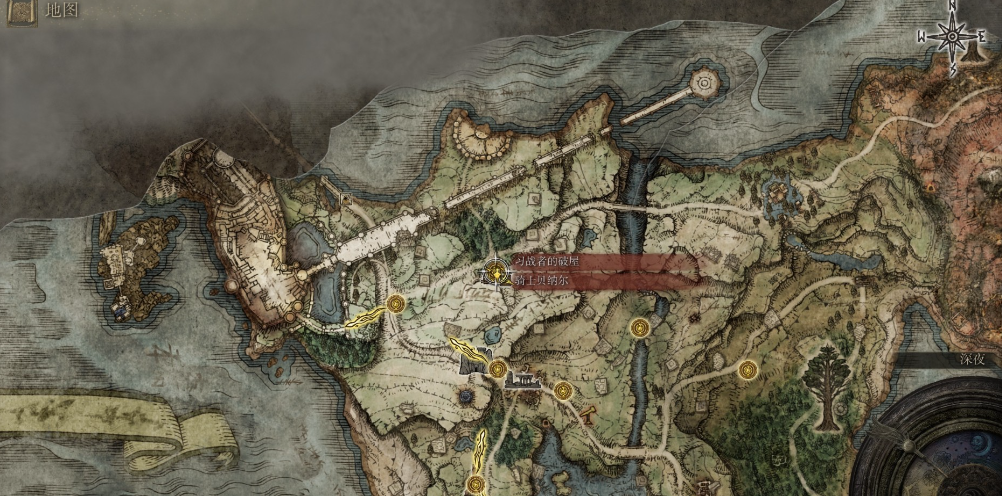
Task: Select the site of grace on the river
Action: click(640, 327)
